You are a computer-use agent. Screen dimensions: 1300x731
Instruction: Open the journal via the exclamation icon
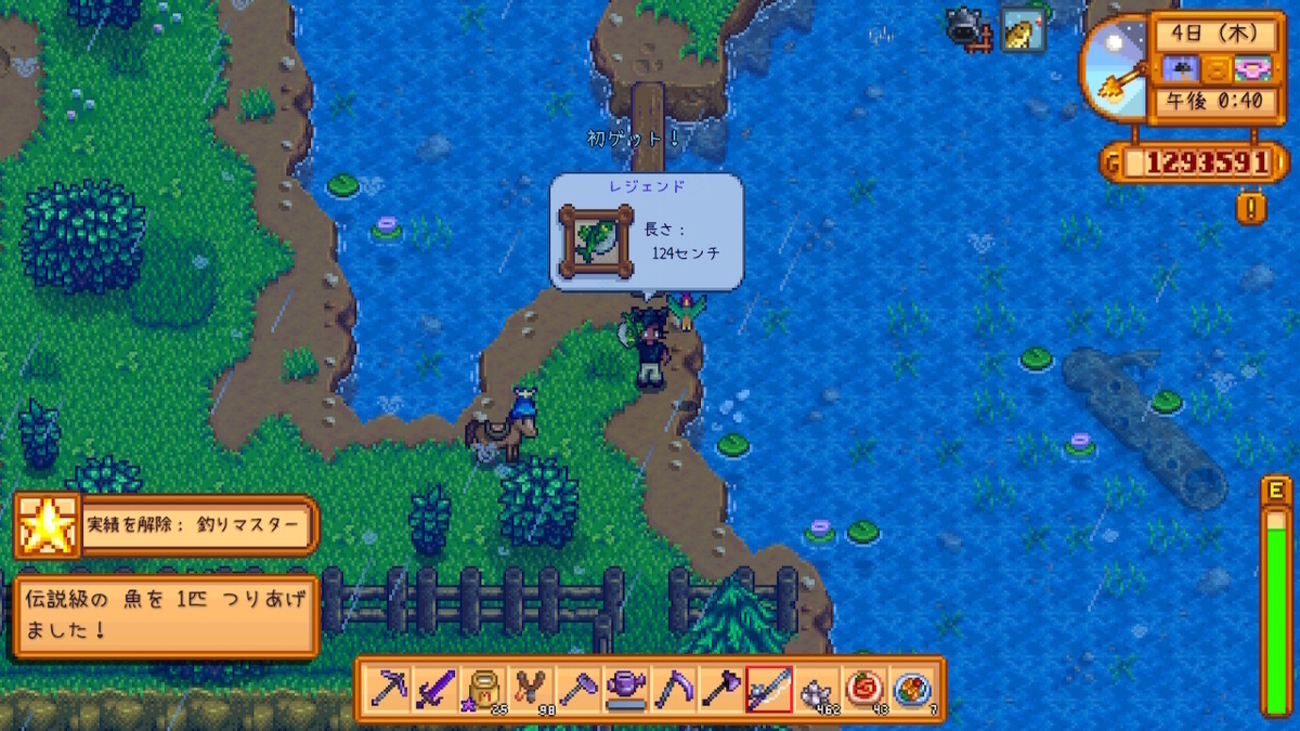pyautogui.click(x=1250, y=208)
